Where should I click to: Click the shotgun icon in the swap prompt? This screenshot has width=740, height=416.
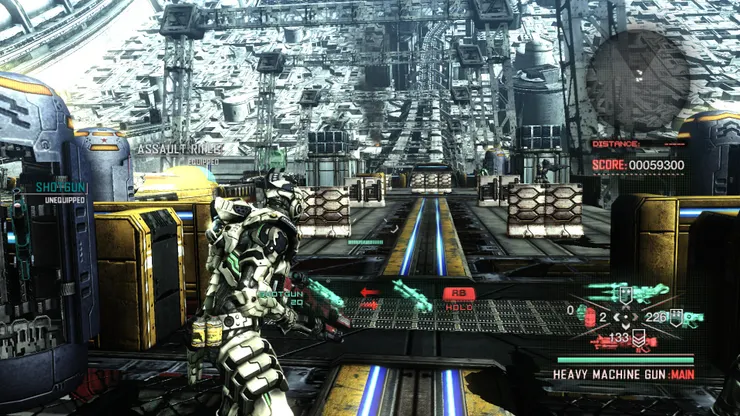point(411,293)
